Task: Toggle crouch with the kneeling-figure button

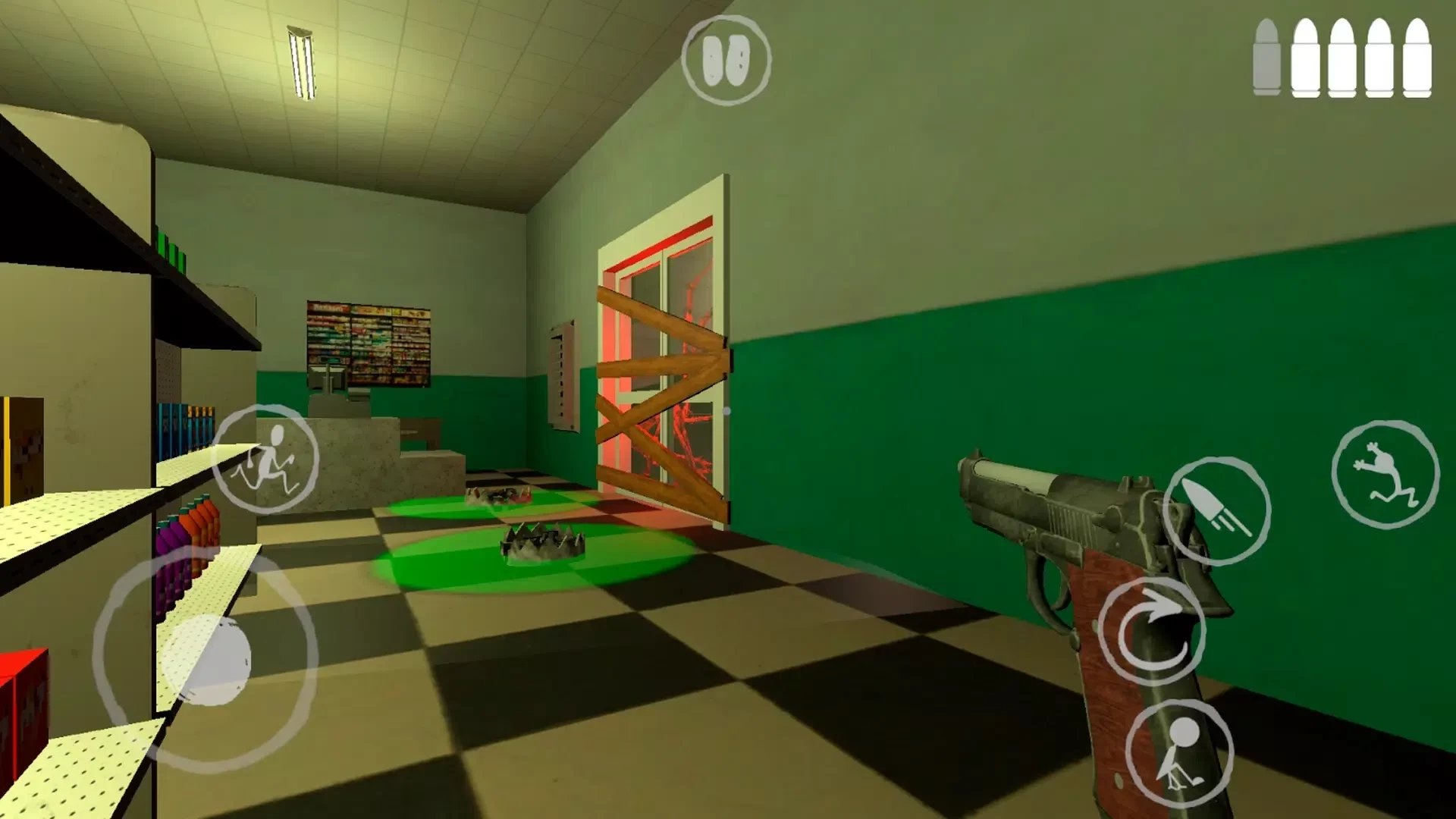Action: 1179,752
